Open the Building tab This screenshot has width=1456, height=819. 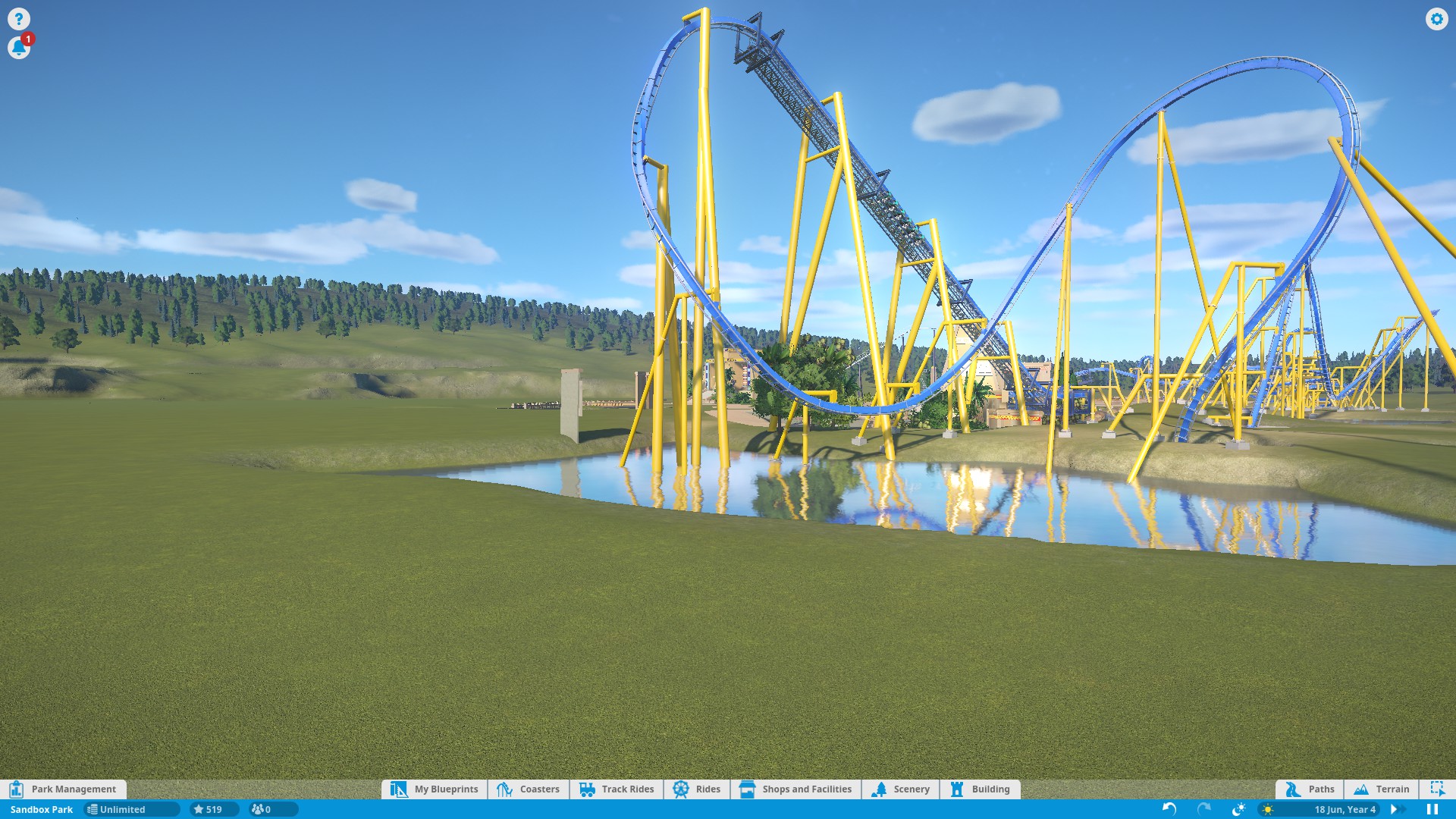point(980,789)
